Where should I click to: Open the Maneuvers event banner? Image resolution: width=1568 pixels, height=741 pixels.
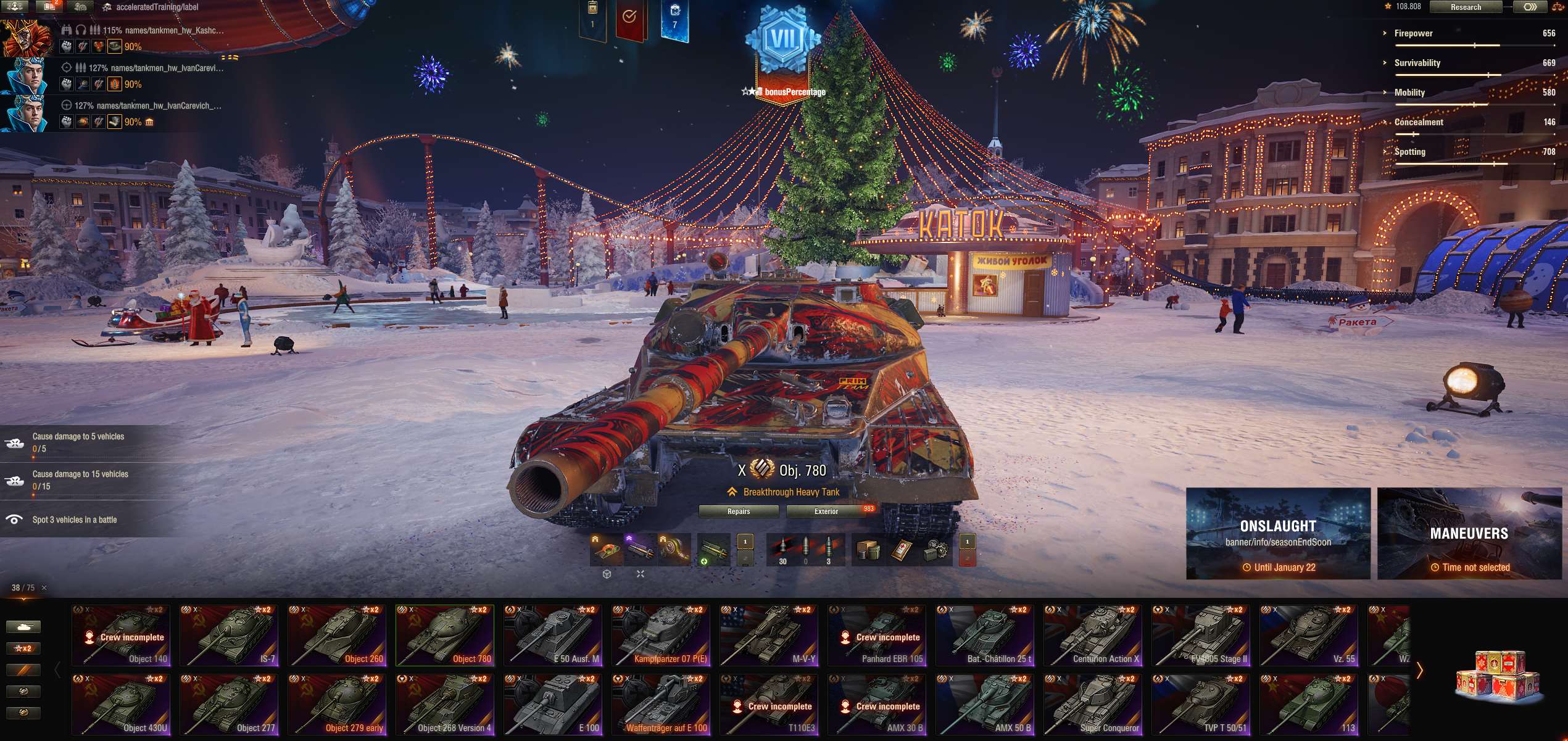1469,534
